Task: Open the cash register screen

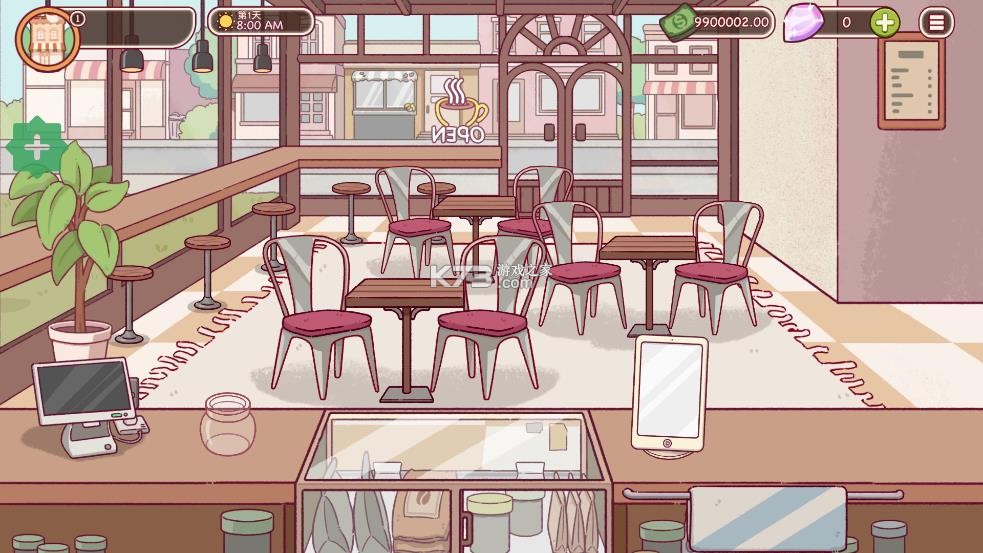Action: 84,391
